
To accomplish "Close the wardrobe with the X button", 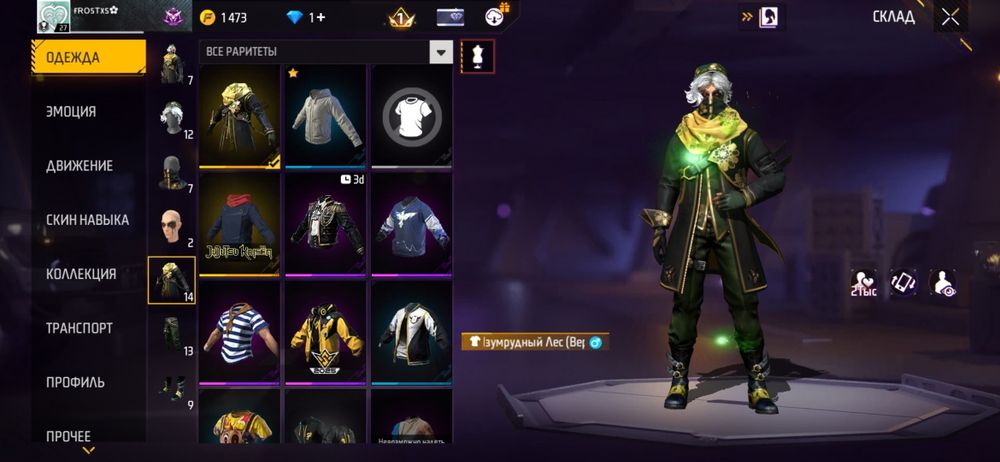I will [950, 17].
